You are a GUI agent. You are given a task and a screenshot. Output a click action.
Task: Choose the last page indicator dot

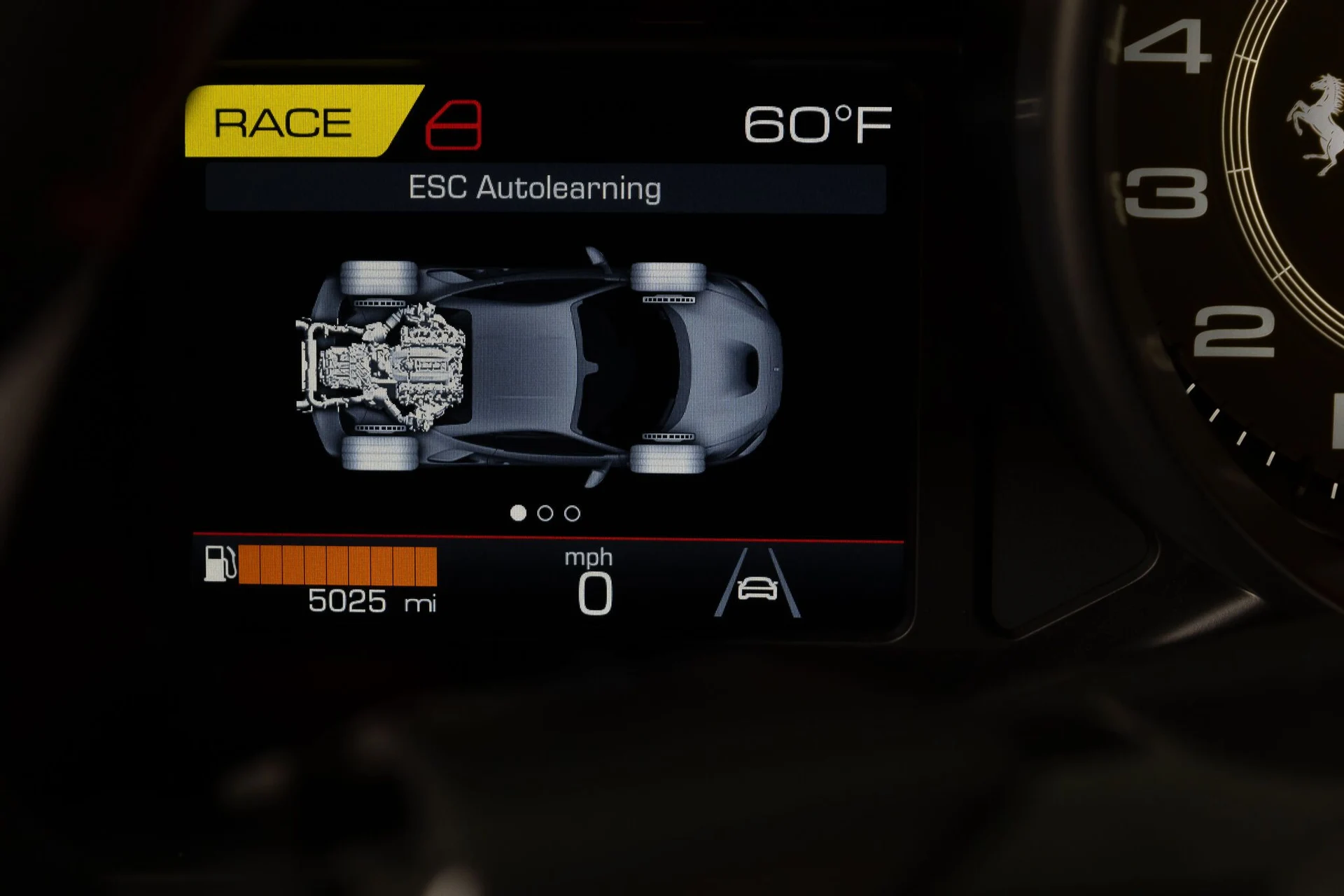(572, 514)
